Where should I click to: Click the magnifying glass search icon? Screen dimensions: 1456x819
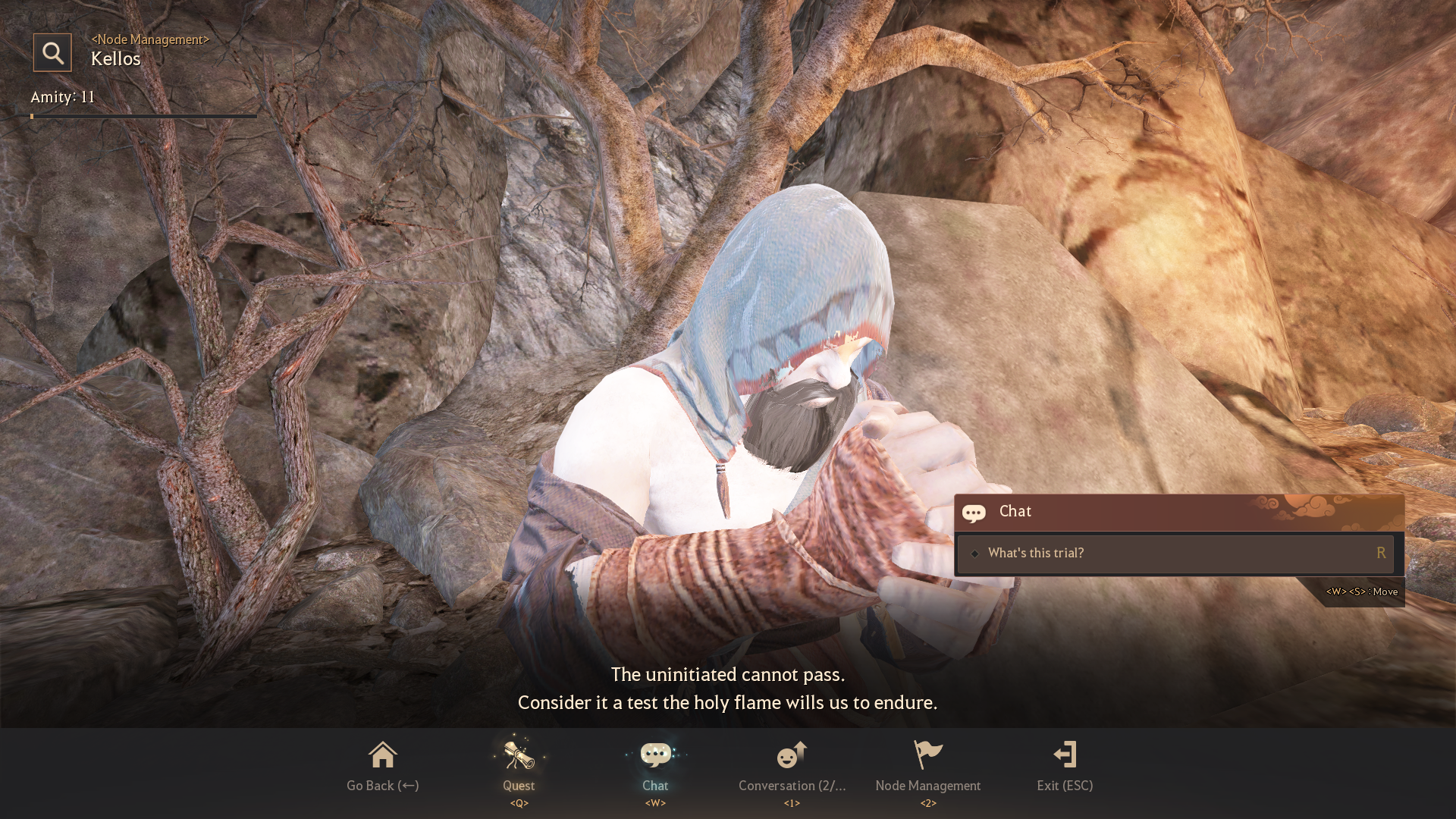pos(52,52)
